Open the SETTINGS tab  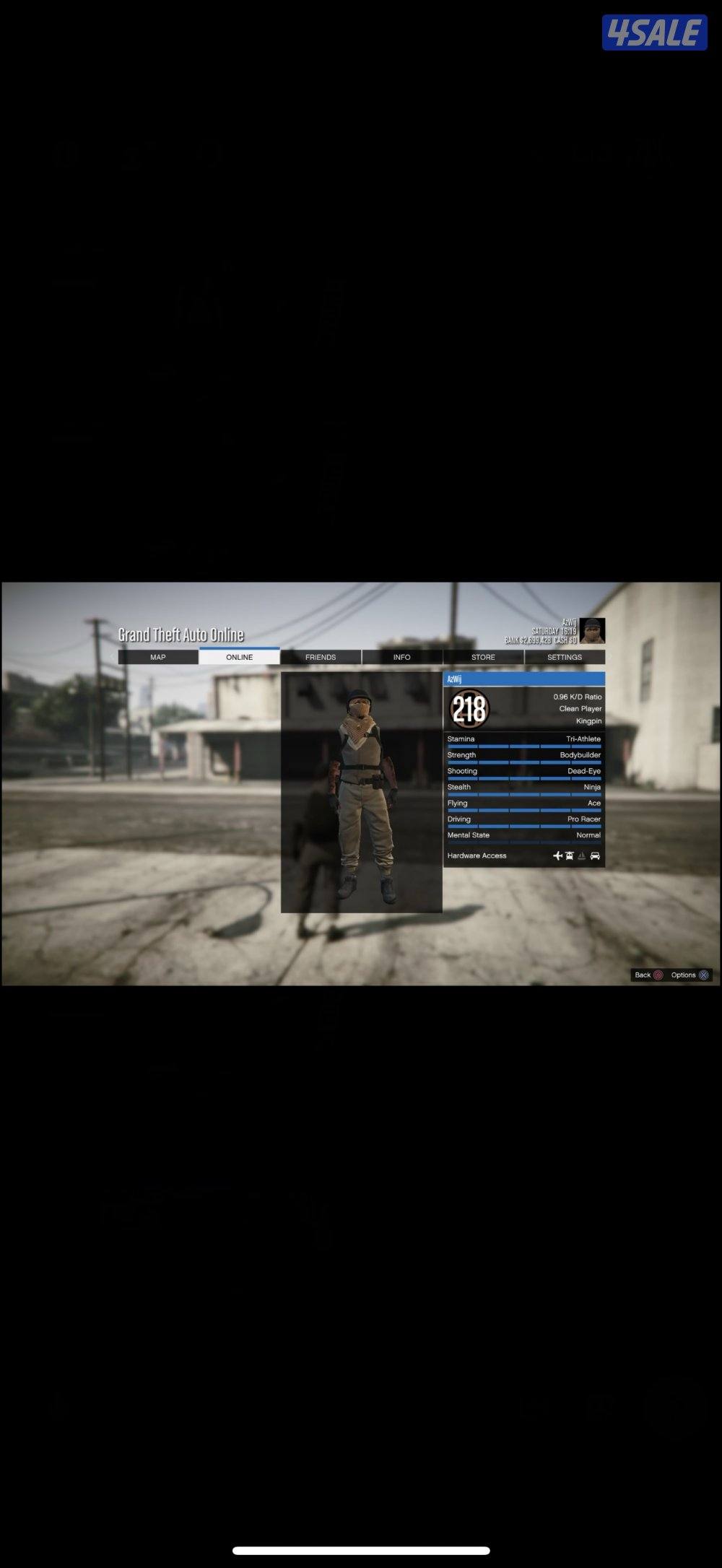pyautogui.click(x=565, y=657)
